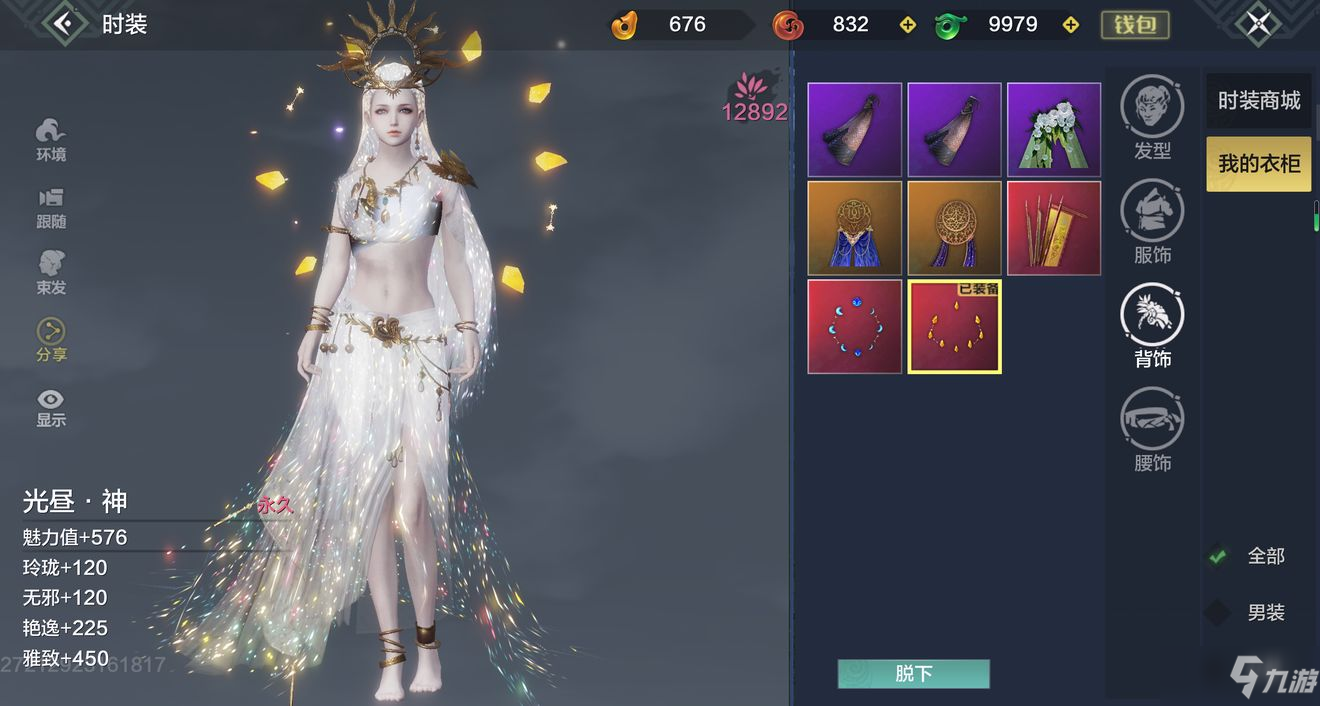
Task: Select the 我的衣柜 tab
Action: pyautogui.click(x=1258, y=163)
